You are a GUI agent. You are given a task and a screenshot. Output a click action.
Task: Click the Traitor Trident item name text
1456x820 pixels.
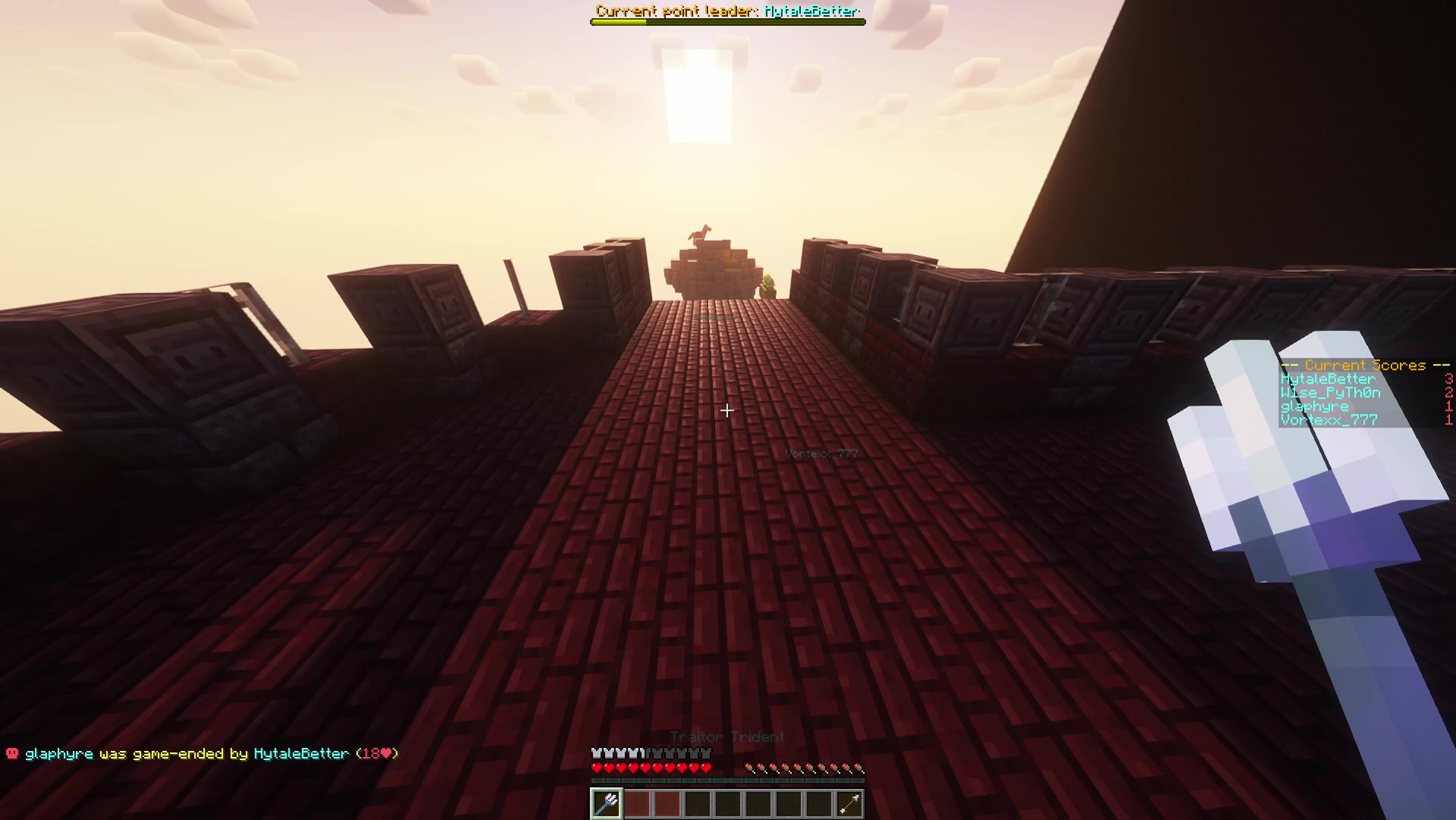[x=726, y=736]
